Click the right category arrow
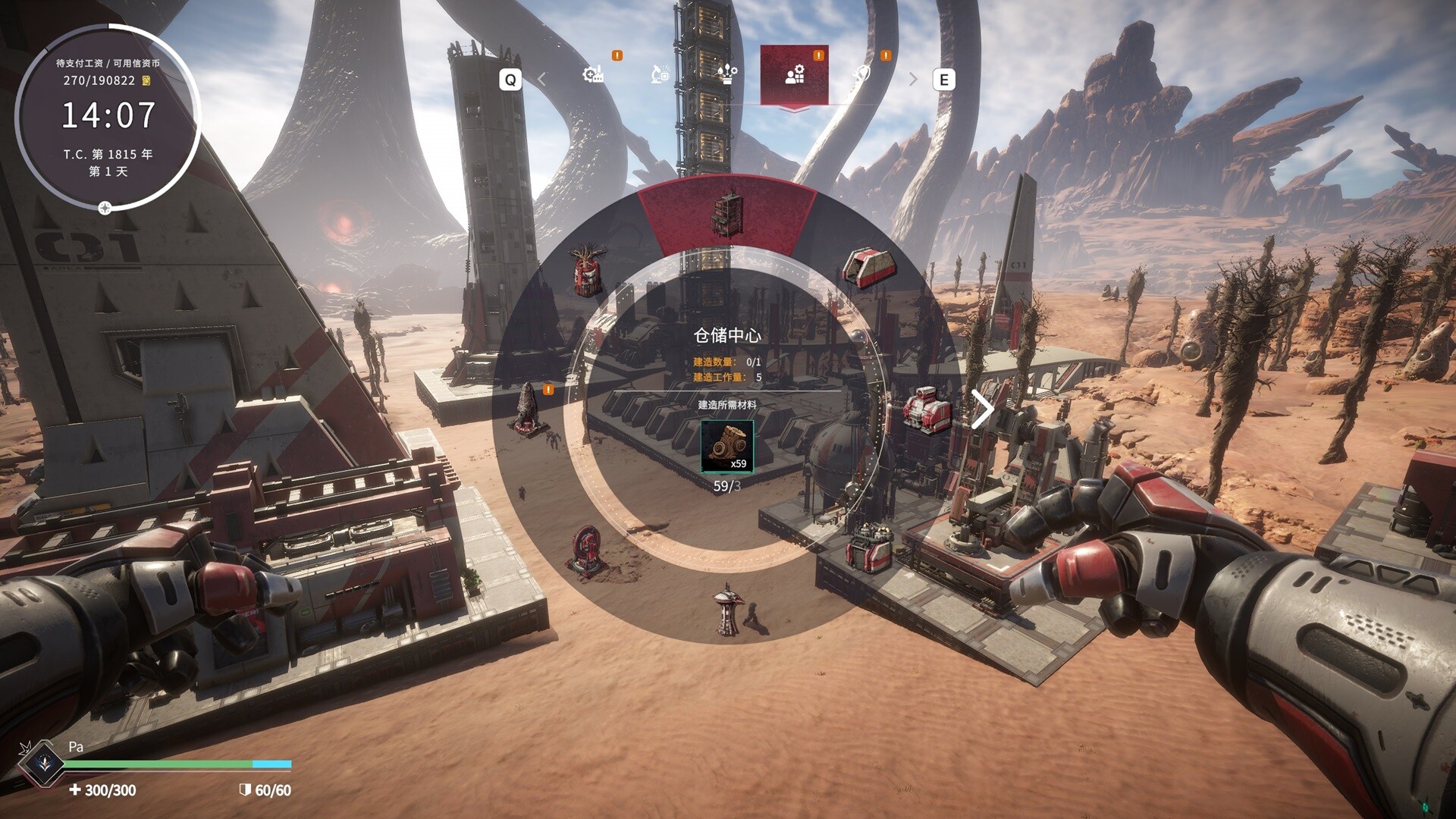This screenshot has width=1456, height=819. pos(913,80)
